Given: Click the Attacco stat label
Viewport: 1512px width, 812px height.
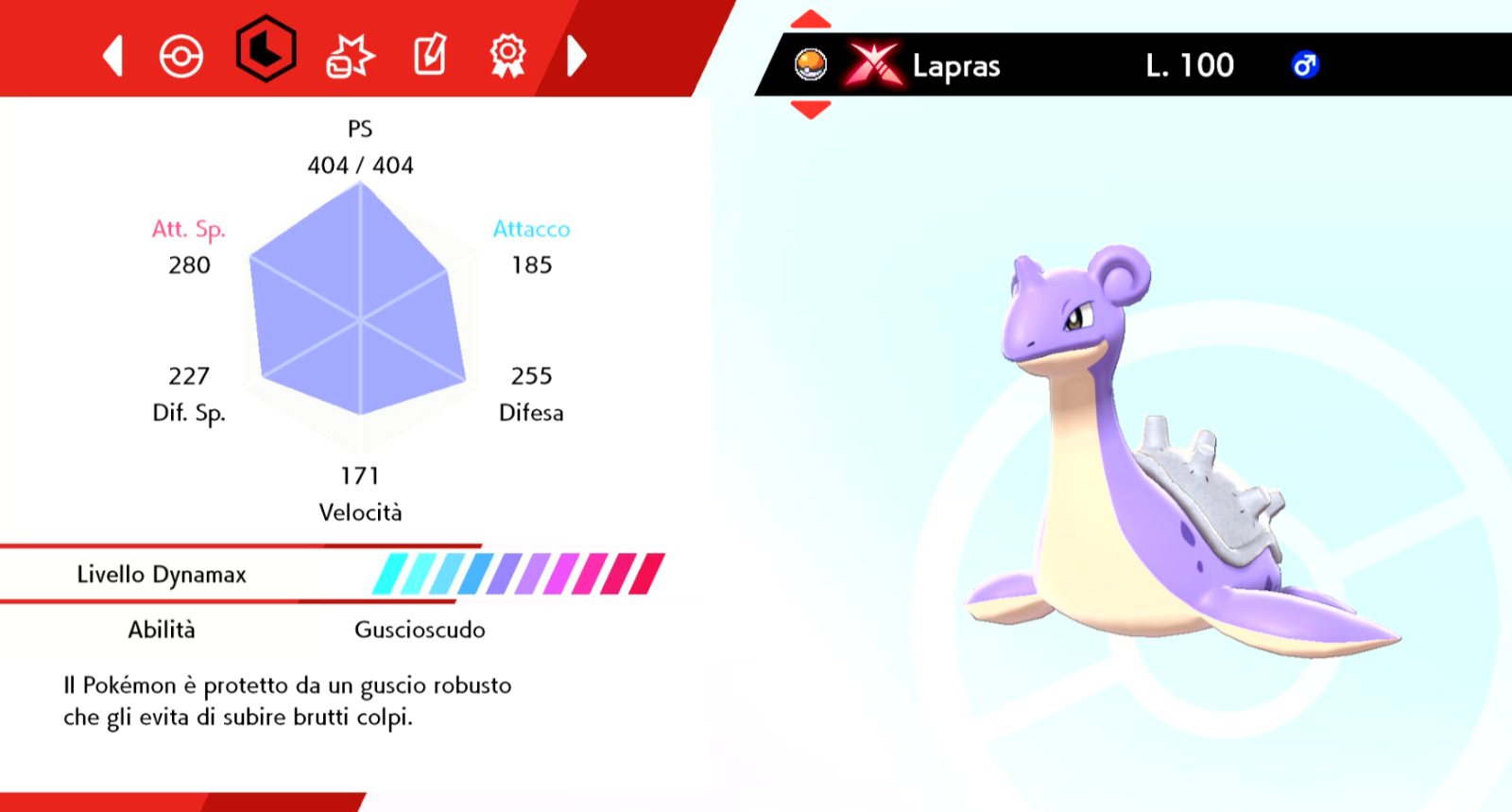Looking at the screenshot, I should pyautogui.click(x=531, y=229).
